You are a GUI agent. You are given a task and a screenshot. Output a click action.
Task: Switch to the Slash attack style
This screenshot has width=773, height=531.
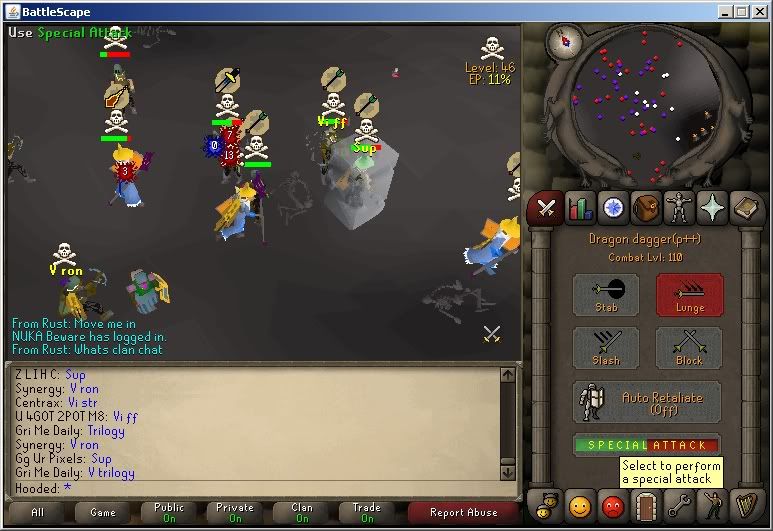tap(606, 347)
